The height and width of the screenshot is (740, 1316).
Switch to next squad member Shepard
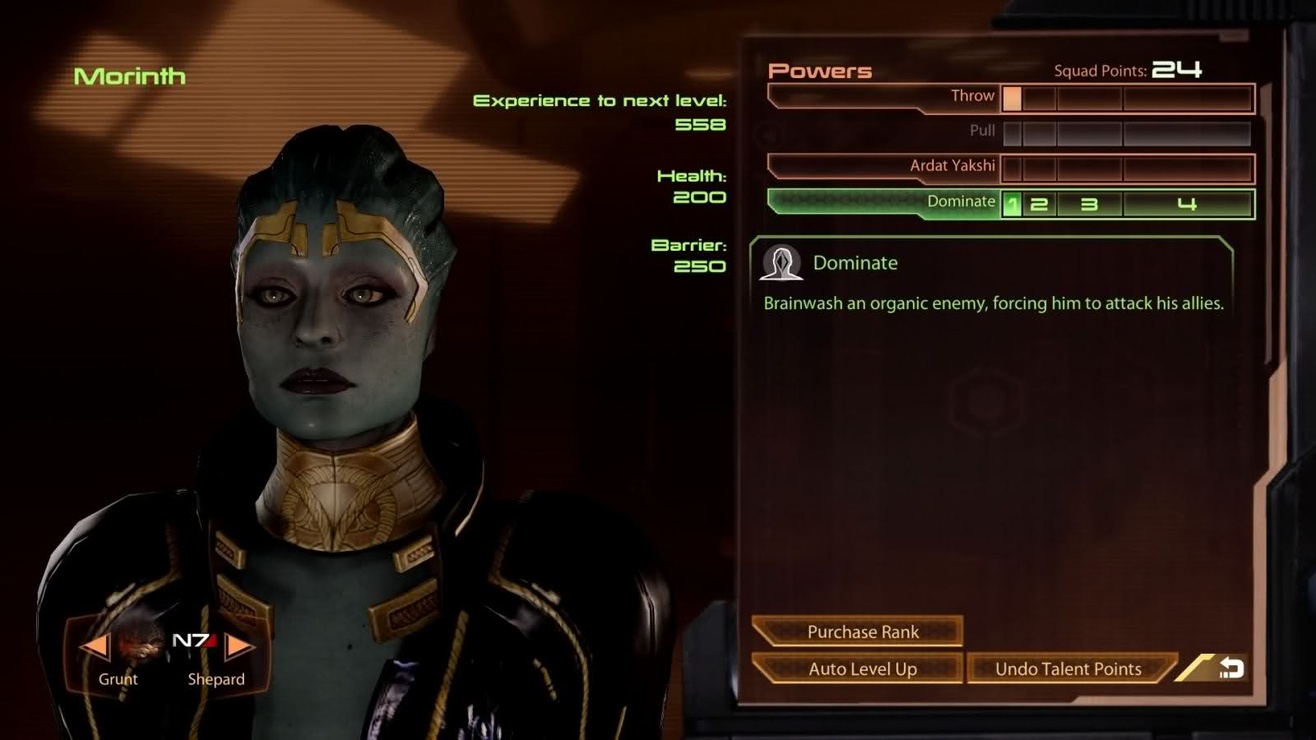[238, 647]
